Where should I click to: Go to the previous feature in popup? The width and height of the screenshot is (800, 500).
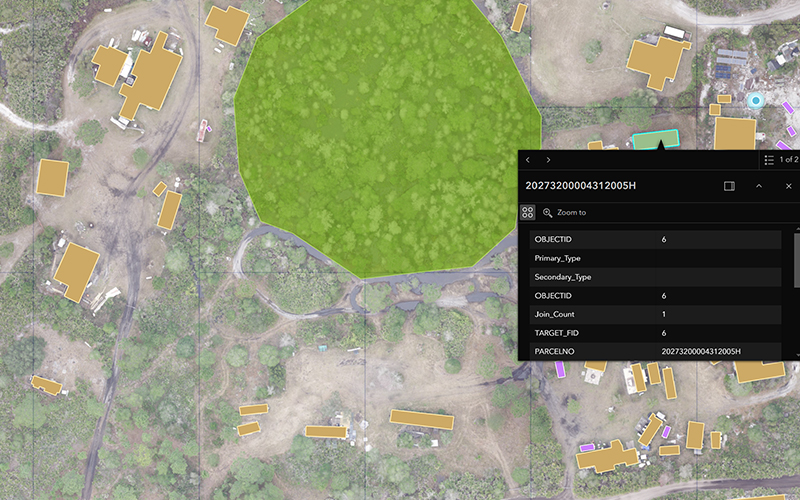528,160
